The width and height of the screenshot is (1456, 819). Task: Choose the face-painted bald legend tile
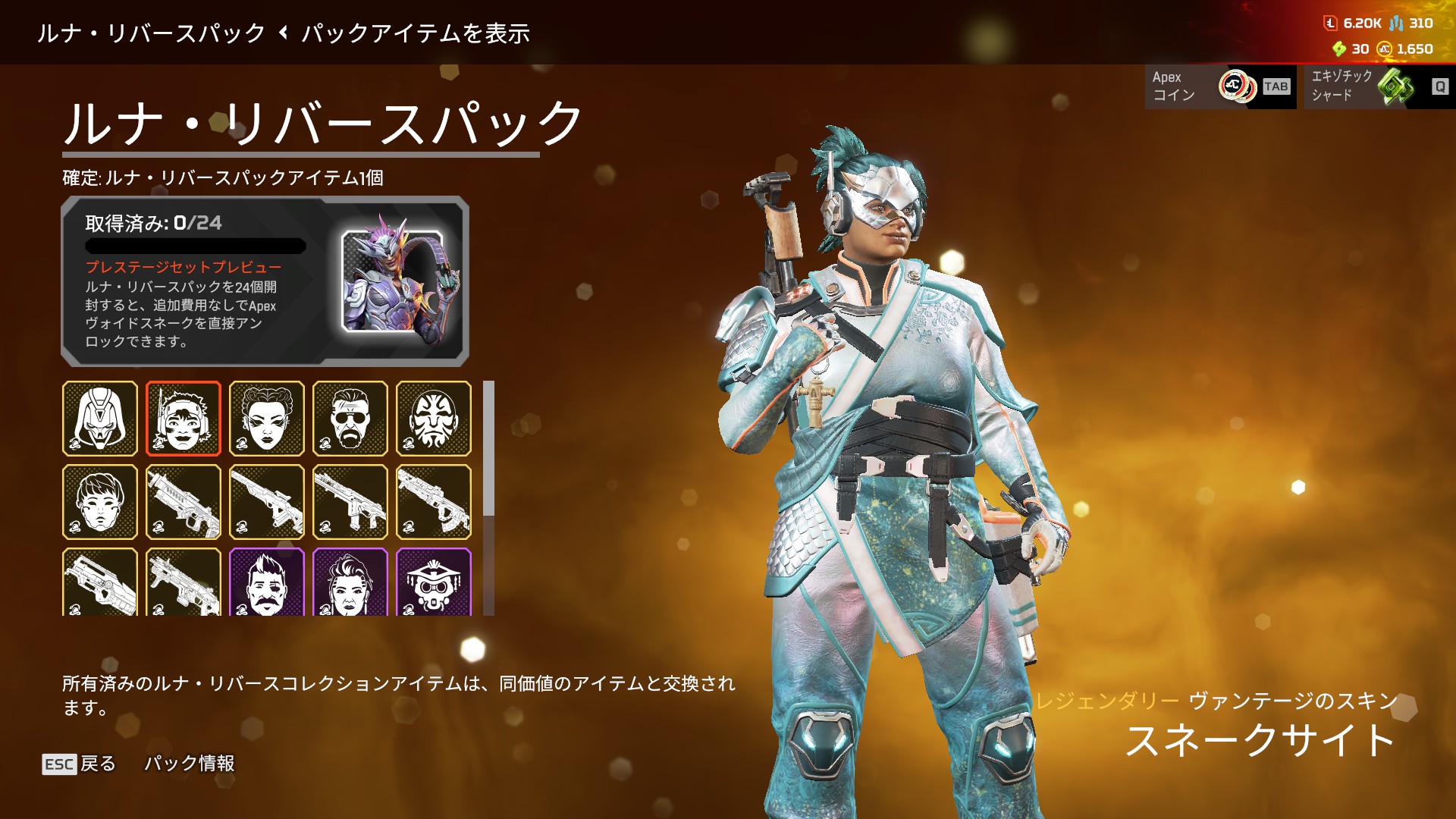pos(434,419)
